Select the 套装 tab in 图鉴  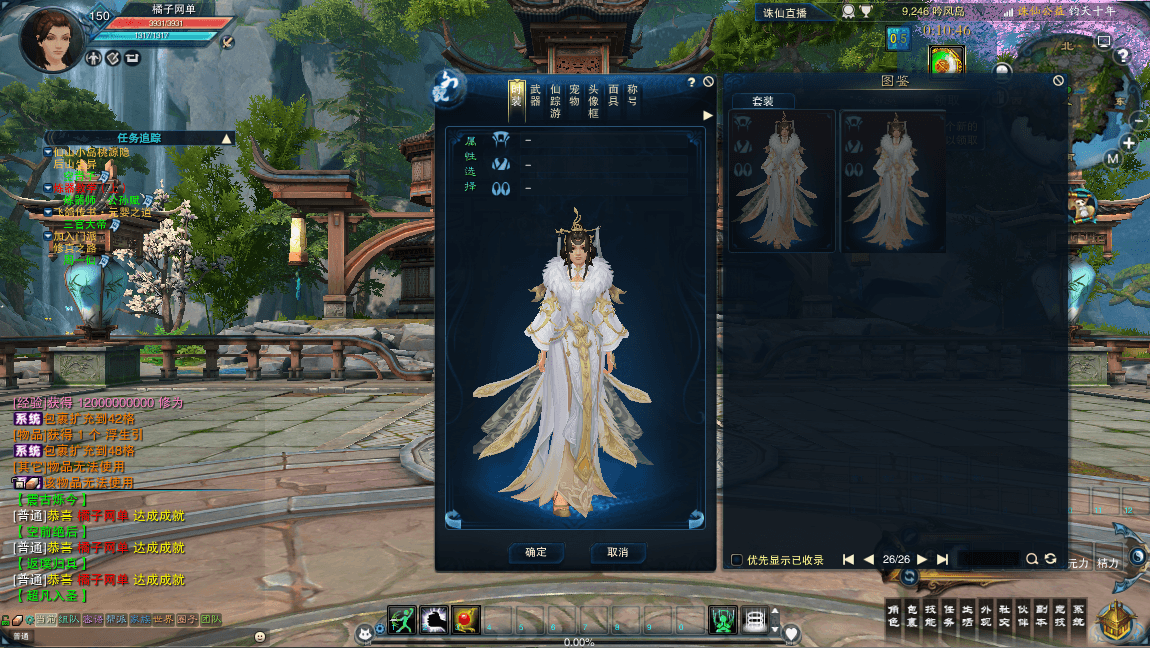(763, 101)
